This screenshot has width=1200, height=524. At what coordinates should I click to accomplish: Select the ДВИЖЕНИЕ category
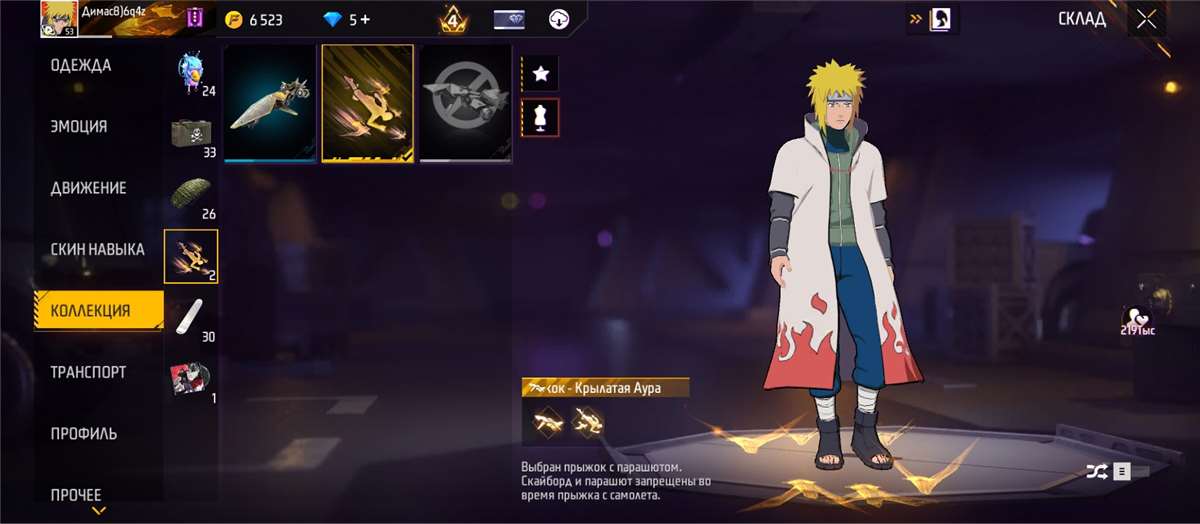click(x=89, y=188)
